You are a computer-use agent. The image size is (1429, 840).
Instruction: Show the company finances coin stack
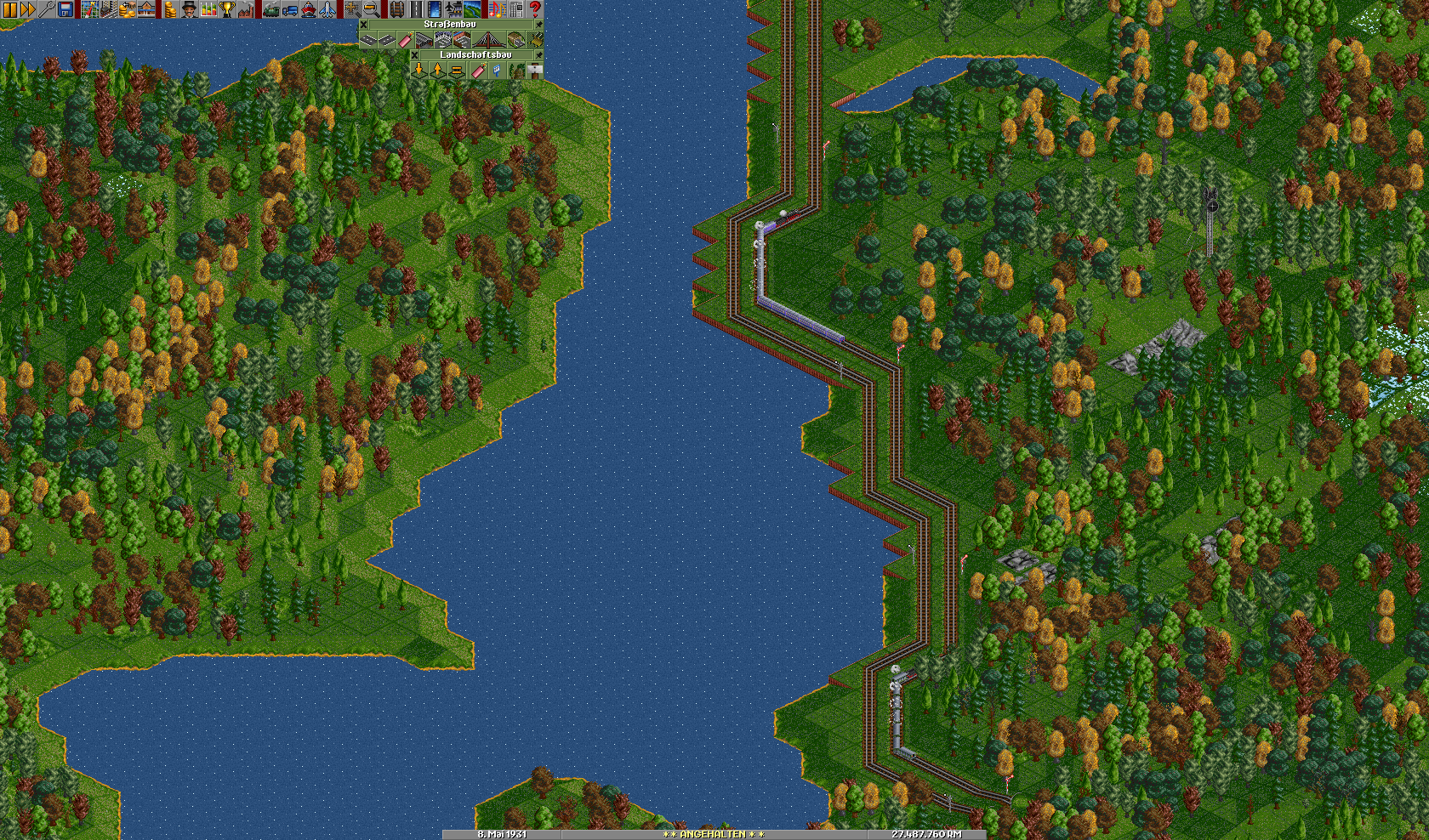pyautogui.click(x=170, y=9)
